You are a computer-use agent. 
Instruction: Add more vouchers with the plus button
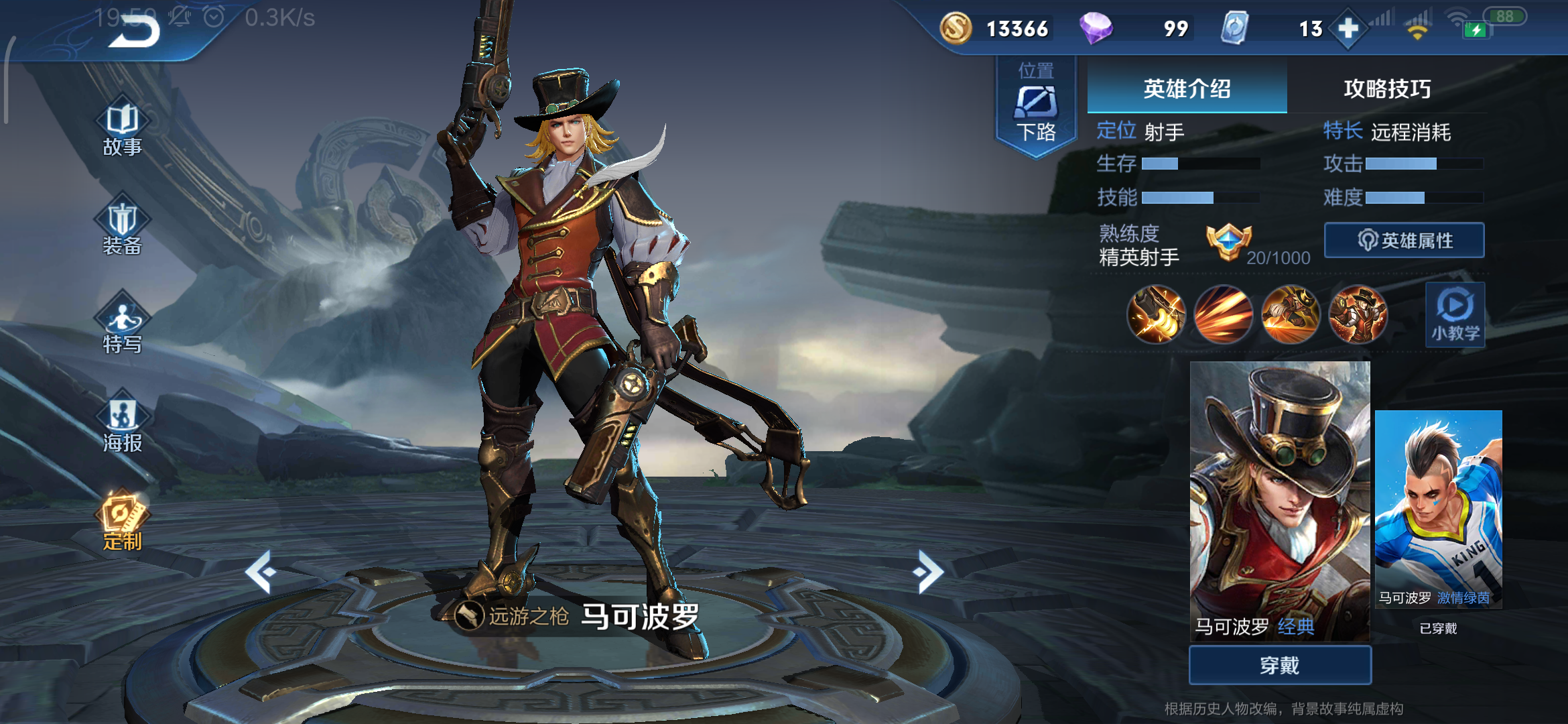pos(1348,29)
